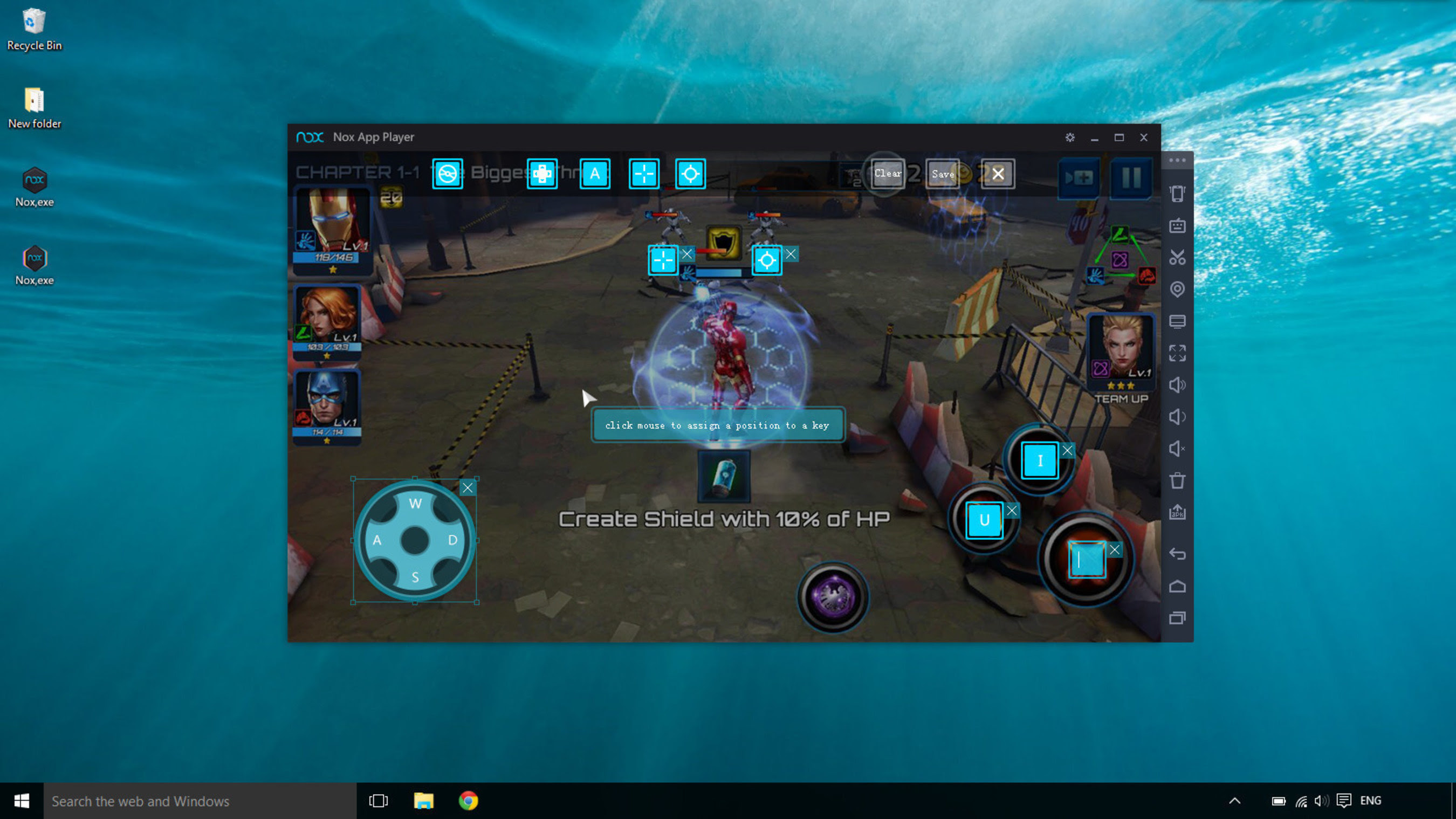Delete the I key mapping
This screenshot has height=819, width=1456.
click(1067, 451)
